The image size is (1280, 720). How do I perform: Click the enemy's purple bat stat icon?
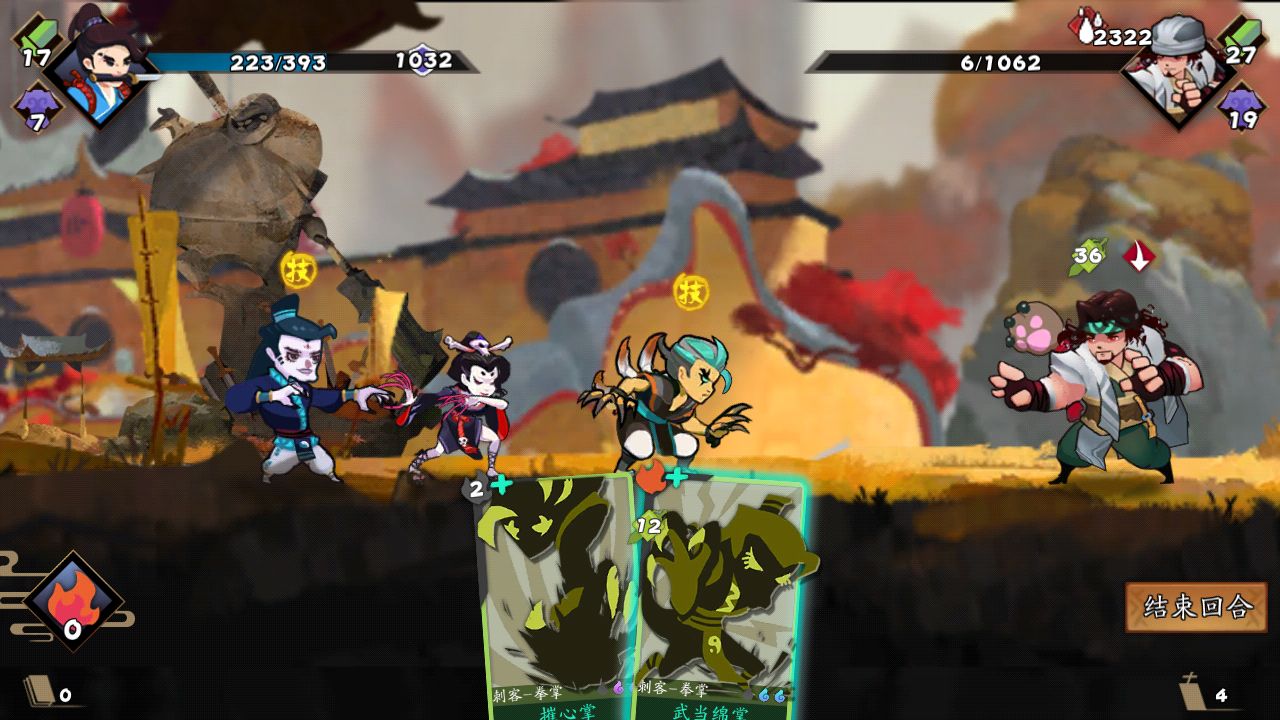pyautogui.click(x=1240, y=106)
